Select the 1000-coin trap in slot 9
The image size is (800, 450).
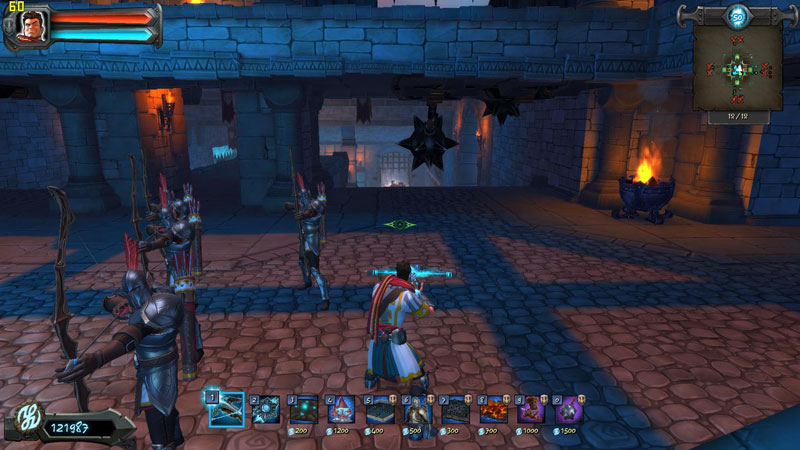[x=532, y=409]
